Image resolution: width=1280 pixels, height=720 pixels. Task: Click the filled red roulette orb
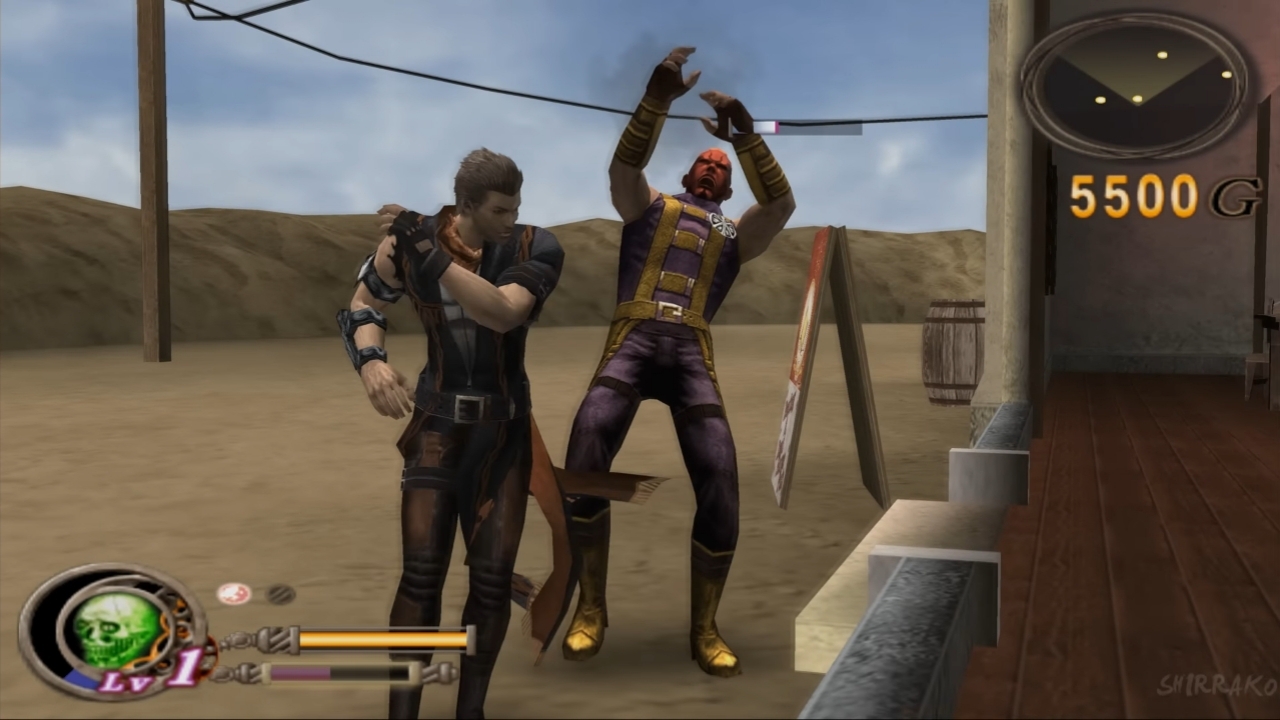[233, 594]
